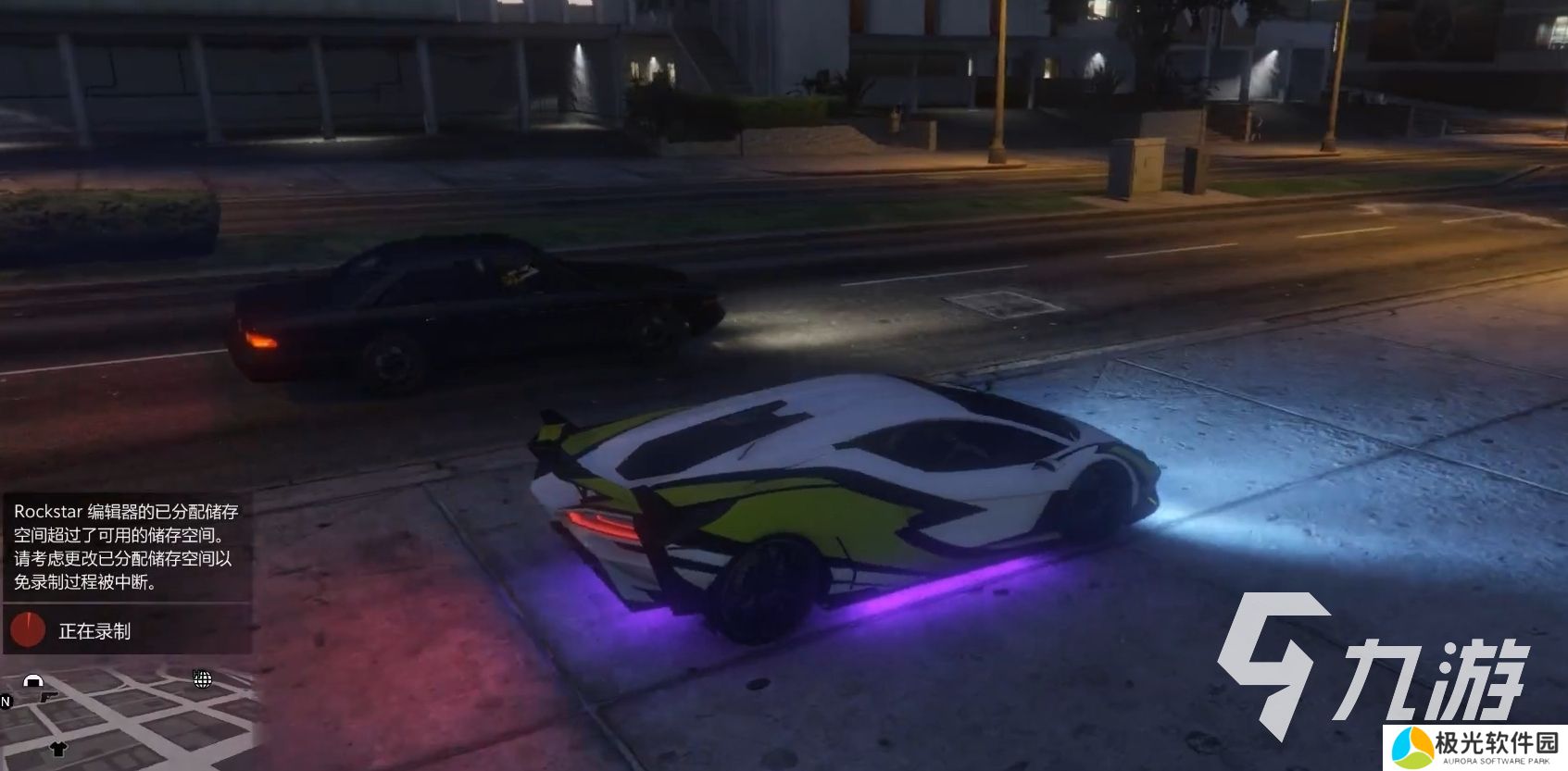
Task: Click the north N marker on minimap
Action: (5, 702)
